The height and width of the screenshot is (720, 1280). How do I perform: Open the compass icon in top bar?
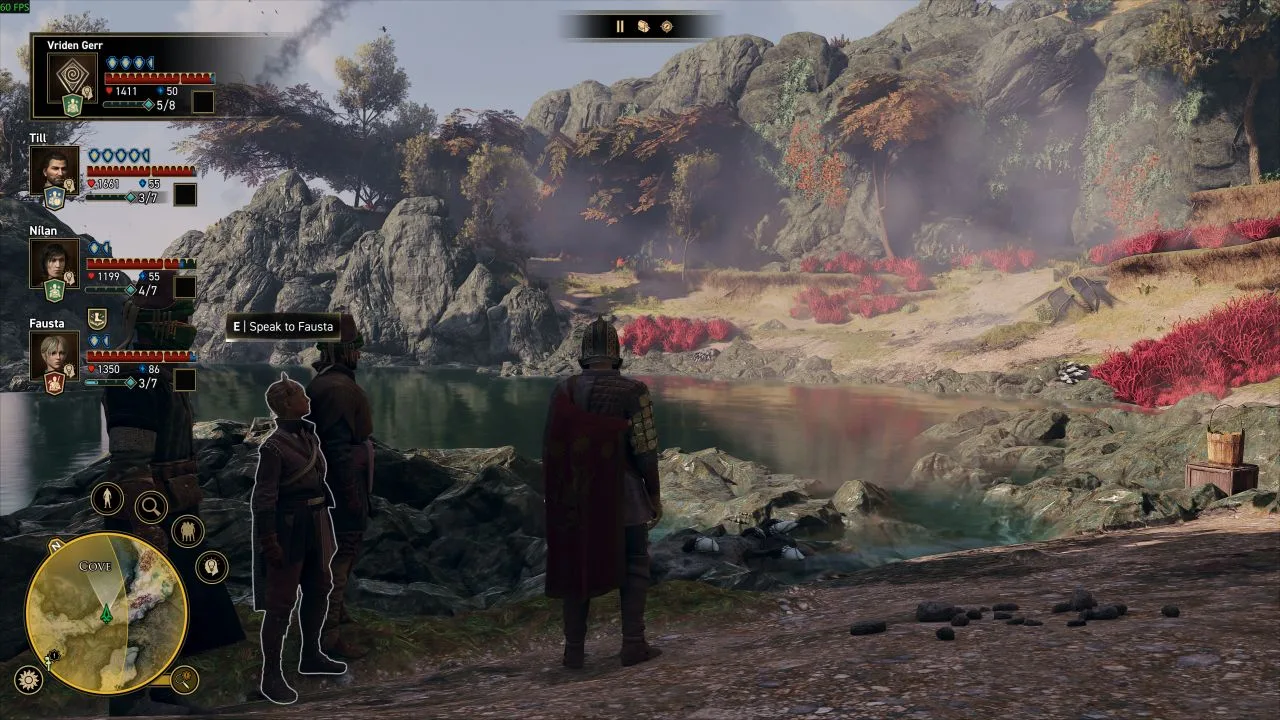pyautogui.click(x=667, y=27)
